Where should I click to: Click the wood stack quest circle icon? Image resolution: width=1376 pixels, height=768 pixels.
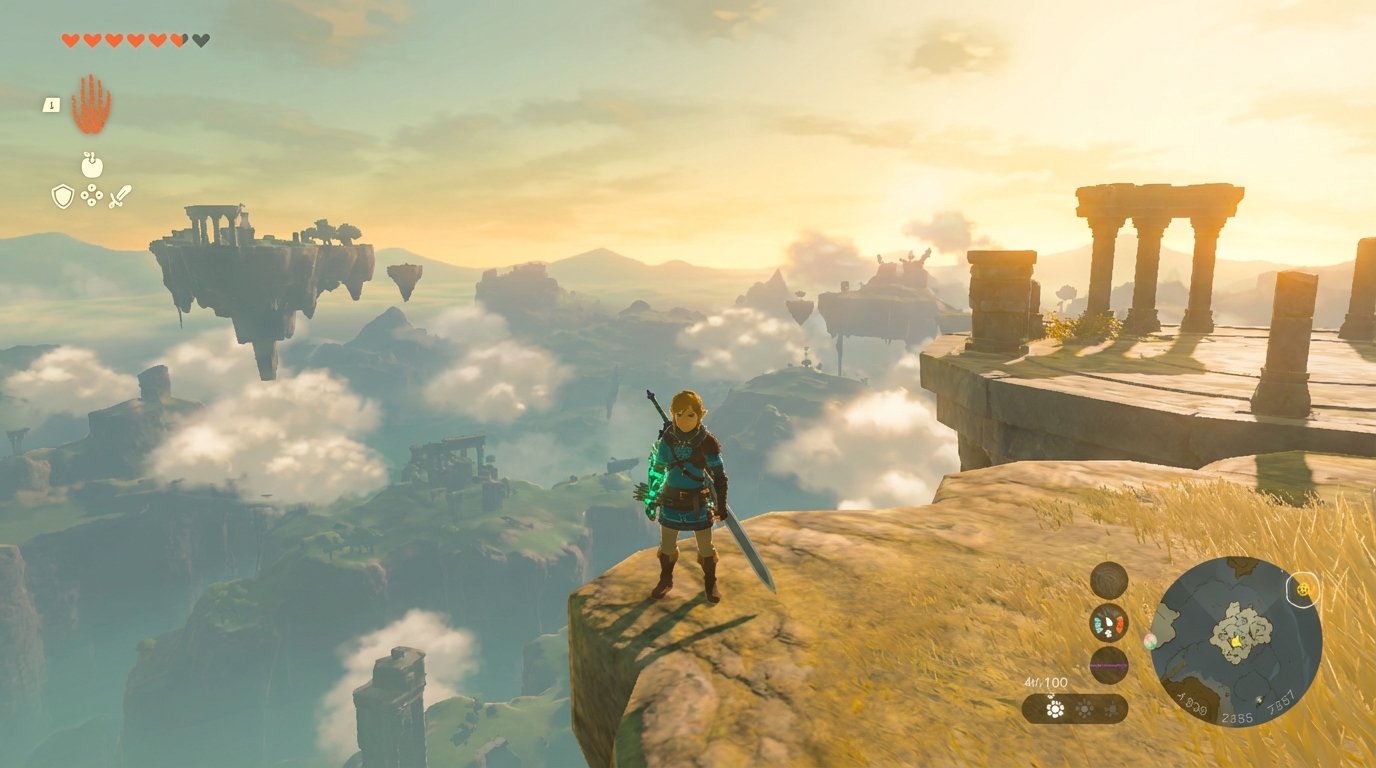tap(1108, 578)
